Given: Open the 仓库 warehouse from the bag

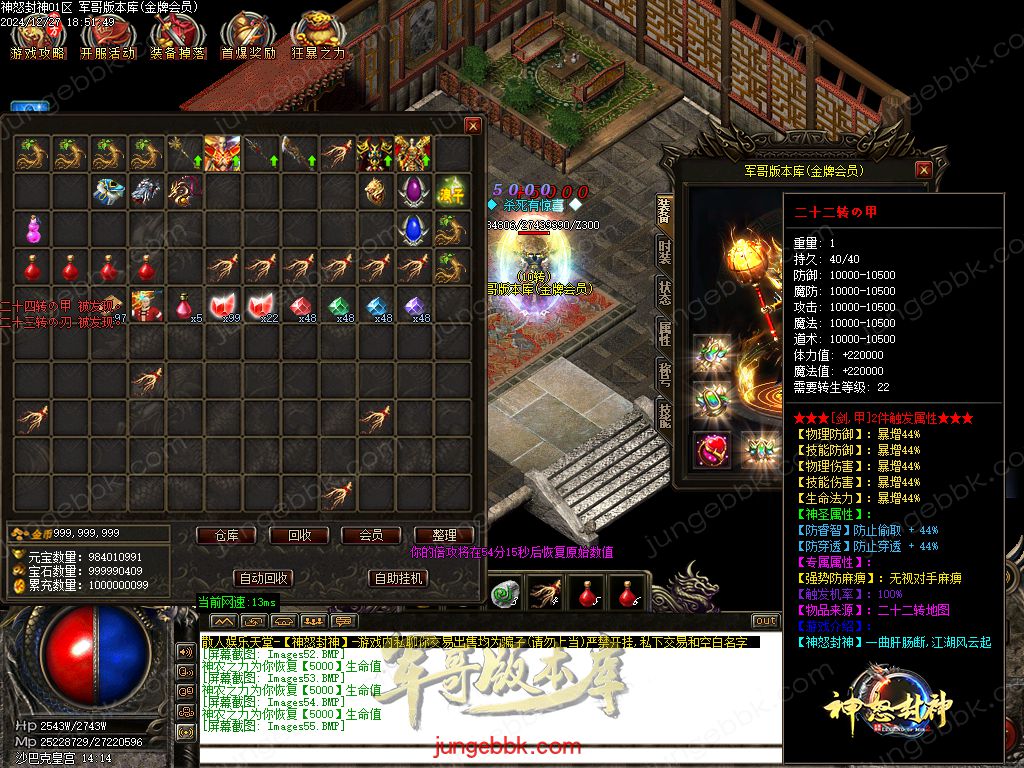Looking at the screenshot, I should pos(226,536).
